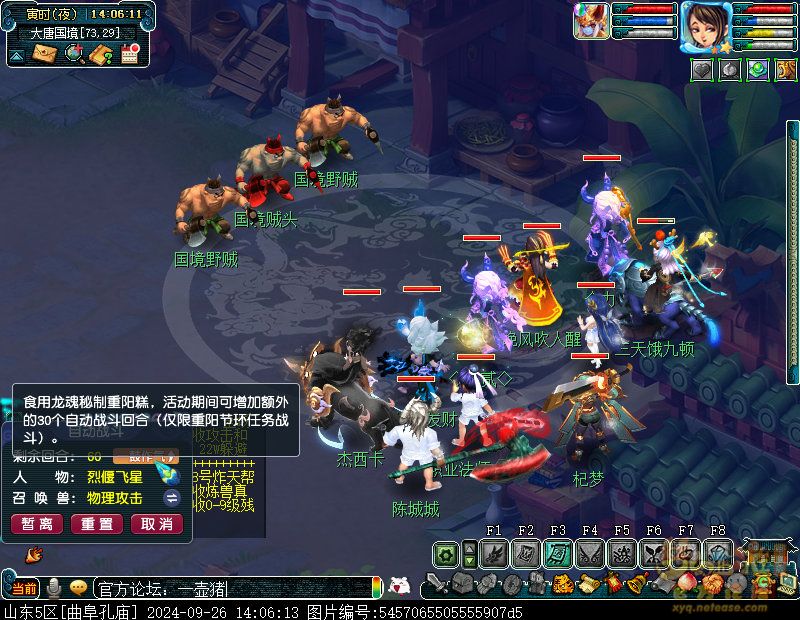Activate the voice chat microphone icon

53,587
